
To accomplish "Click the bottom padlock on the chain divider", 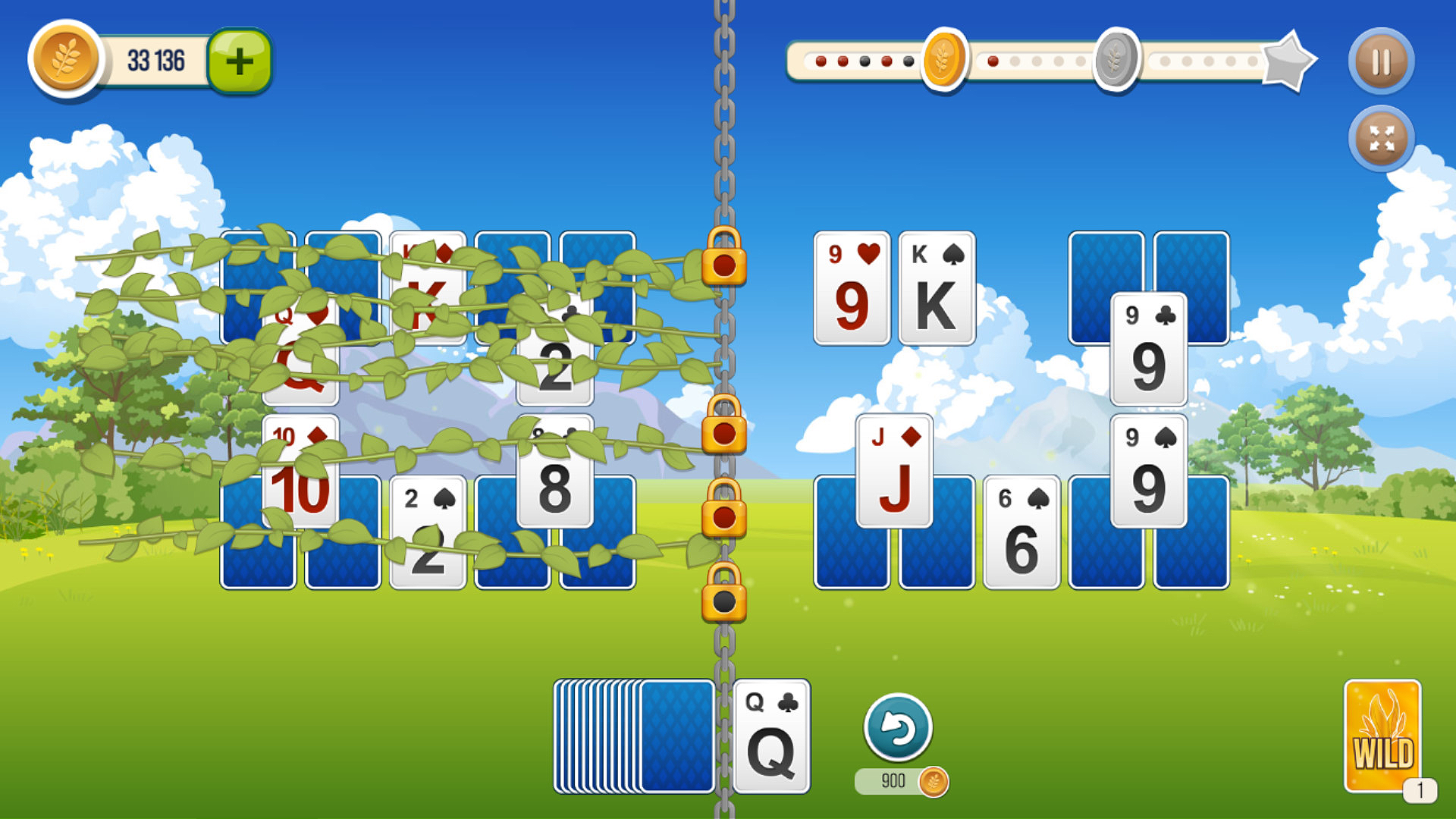I will click(723, 601).
